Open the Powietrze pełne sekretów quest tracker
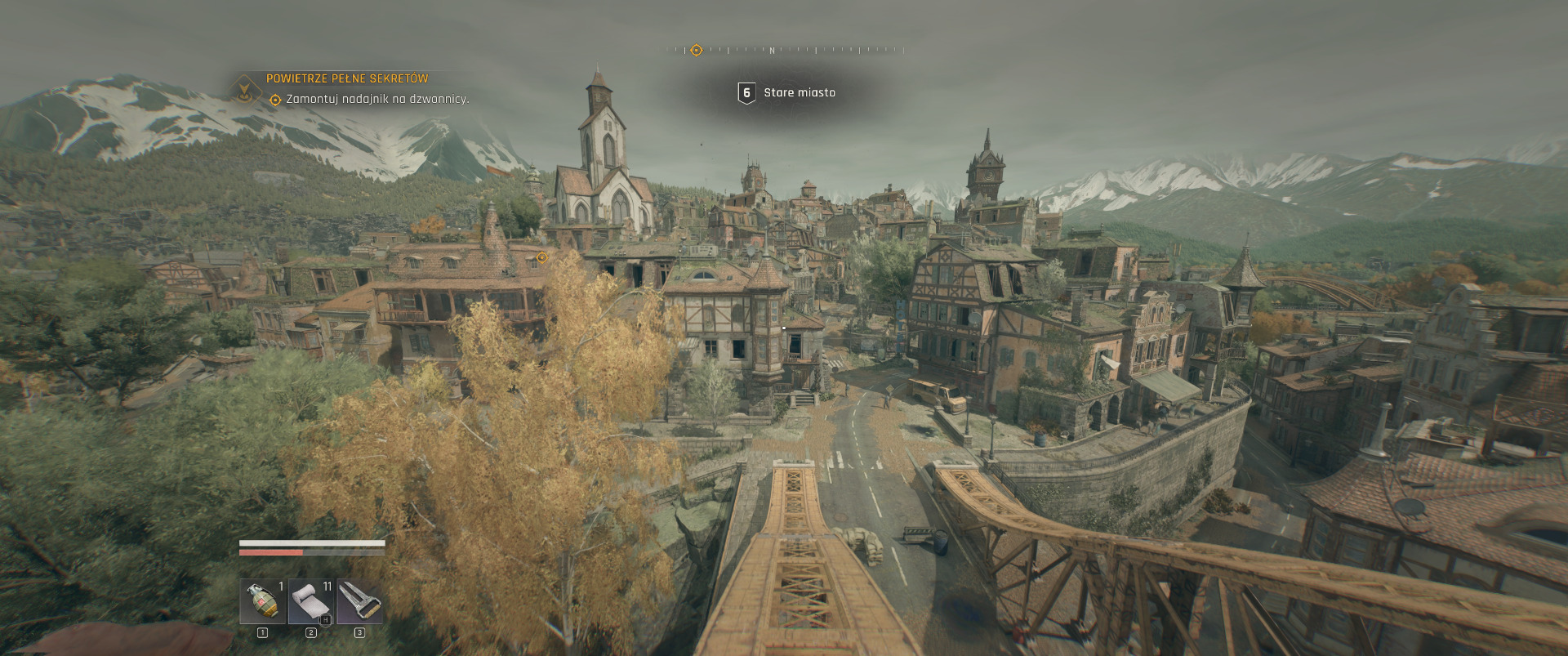The width and height of the screenshot is (1568, 656). tap(346, 79)
